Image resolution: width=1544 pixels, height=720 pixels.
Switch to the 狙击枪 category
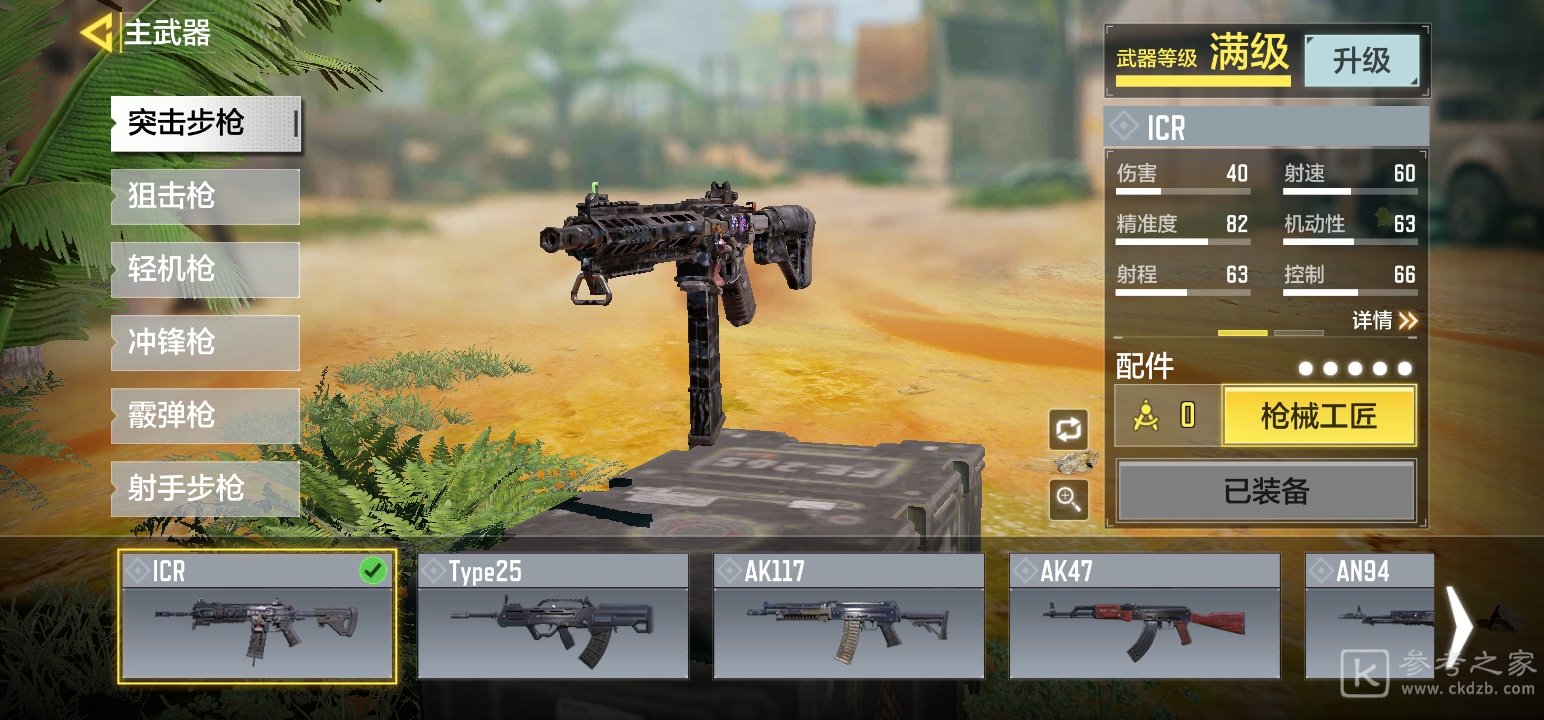pyautogui.click(x=205, y=196)
